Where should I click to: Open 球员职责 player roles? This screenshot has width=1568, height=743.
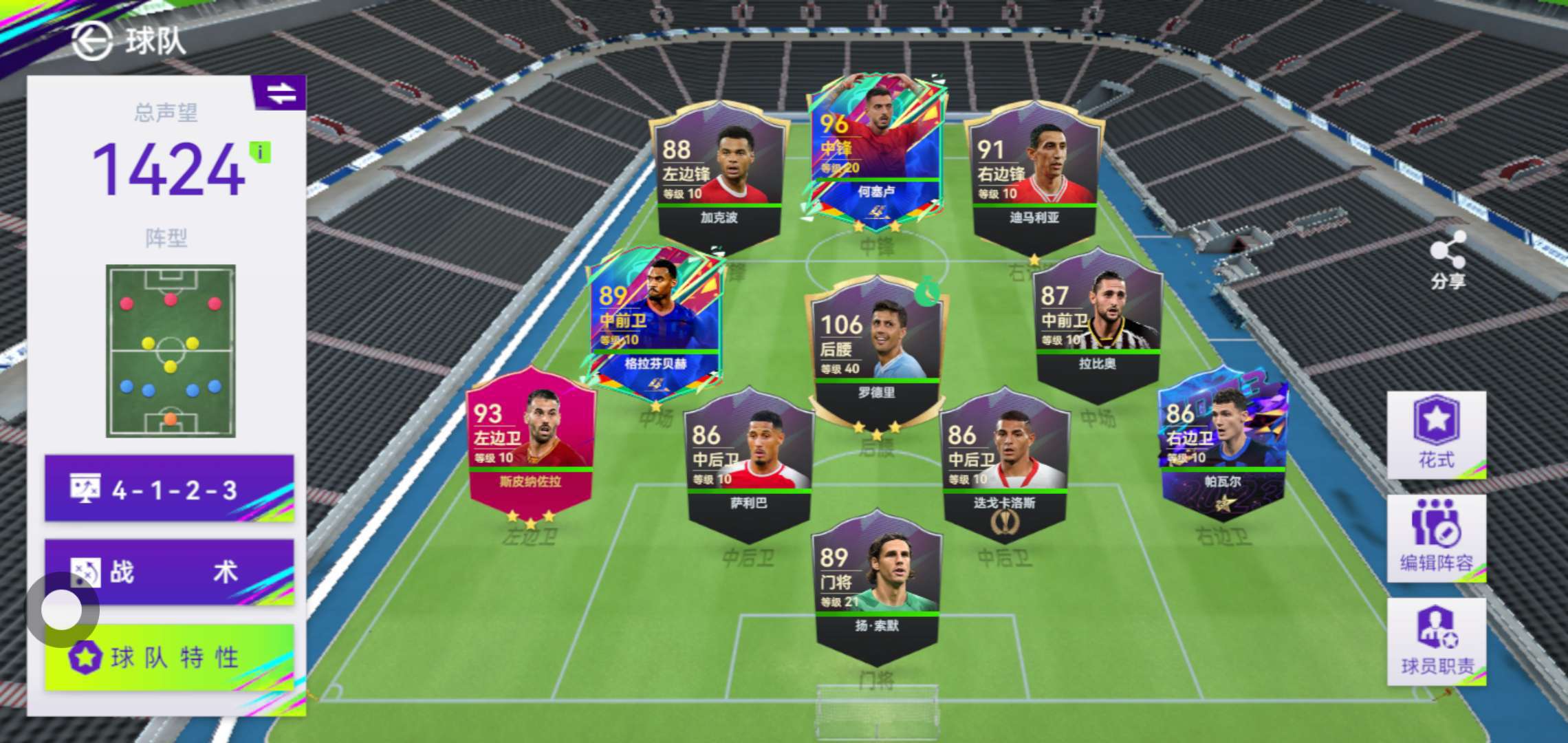tap(1436, 640)
